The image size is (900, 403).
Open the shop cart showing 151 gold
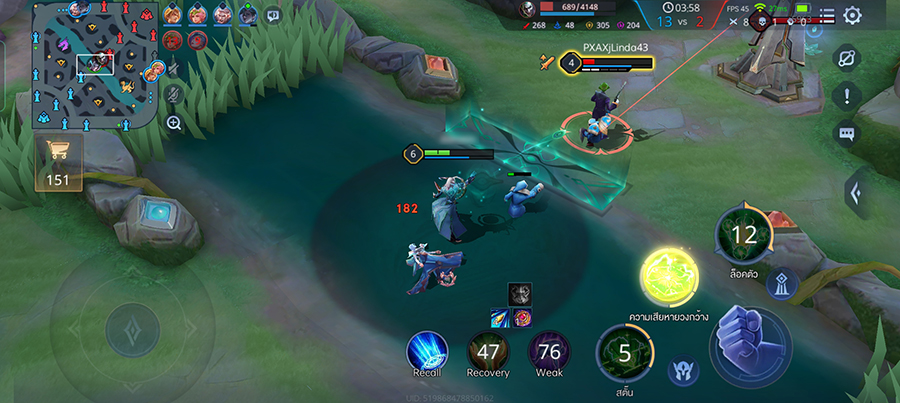[60, 162]
